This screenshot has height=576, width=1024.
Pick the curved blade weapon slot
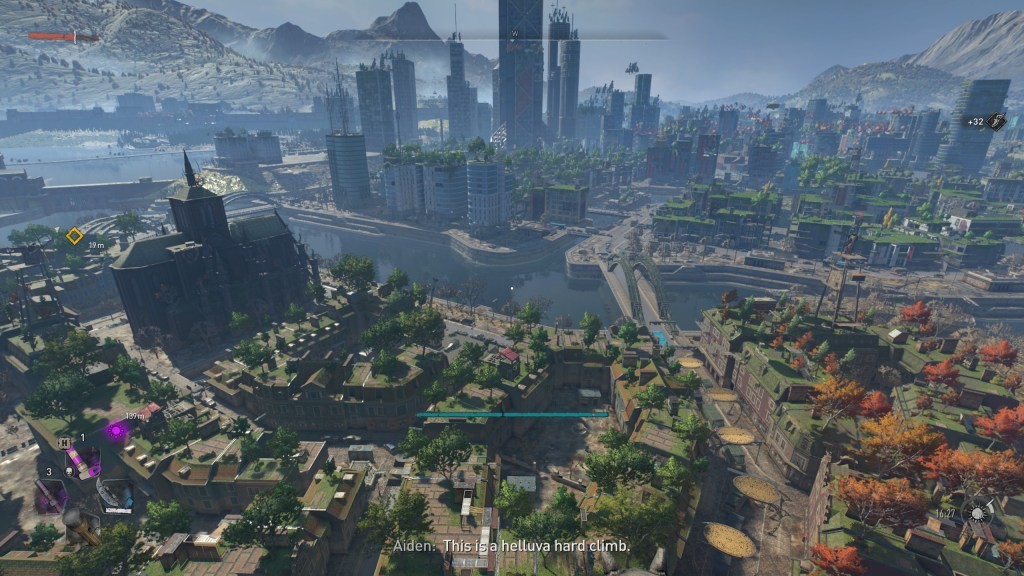tap(116, 495)
